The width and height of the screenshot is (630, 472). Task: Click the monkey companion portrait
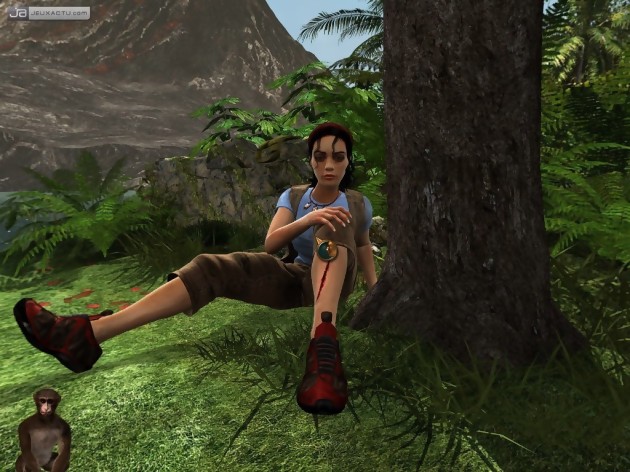43,430
